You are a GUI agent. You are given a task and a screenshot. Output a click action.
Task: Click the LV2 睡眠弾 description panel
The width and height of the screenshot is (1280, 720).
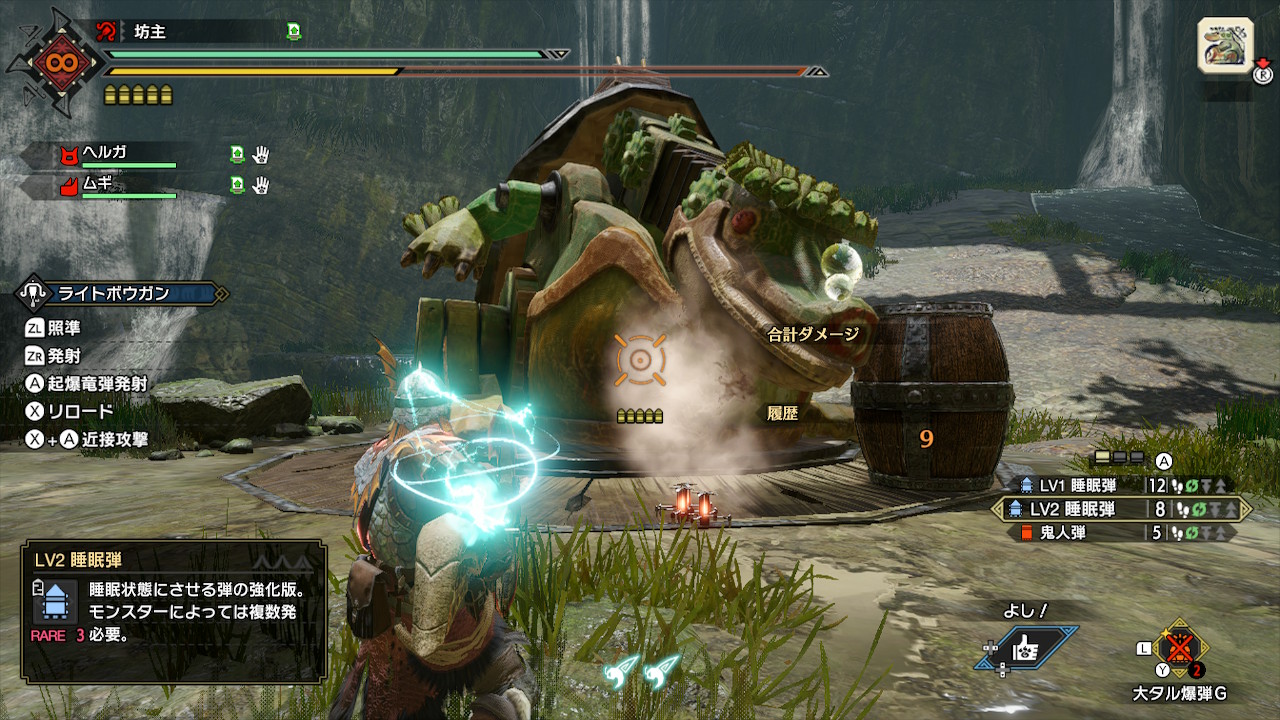click(x=174, y=610)
